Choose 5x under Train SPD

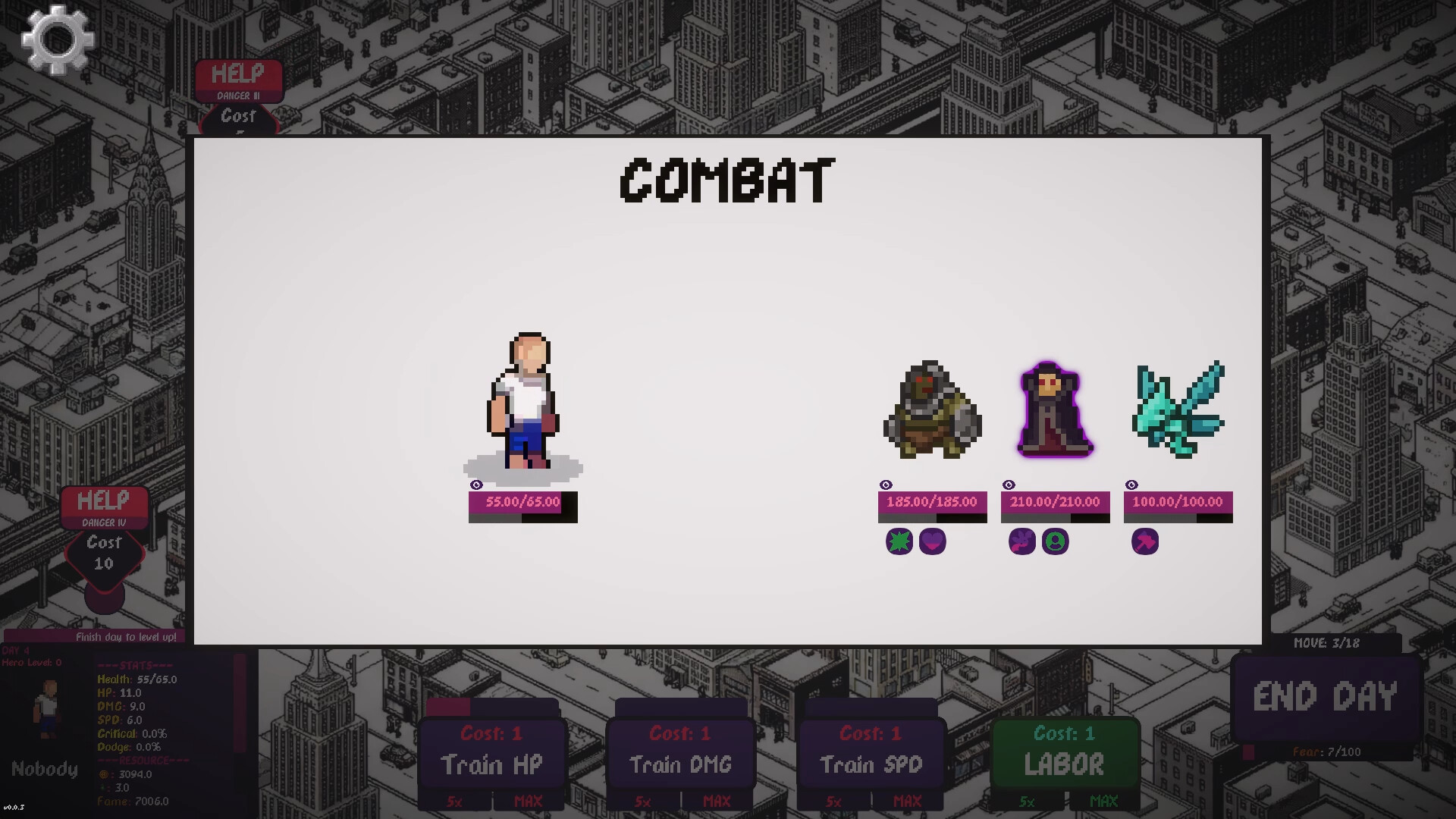(x=833, y=802)
